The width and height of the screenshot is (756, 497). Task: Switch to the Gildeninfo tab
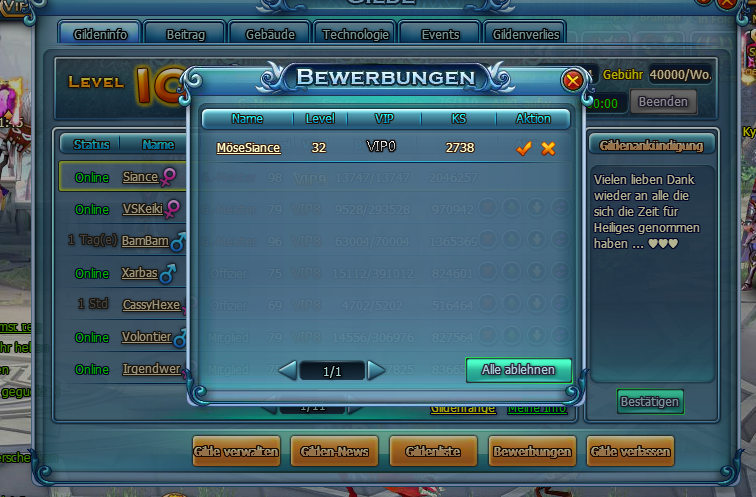(100, 34)
